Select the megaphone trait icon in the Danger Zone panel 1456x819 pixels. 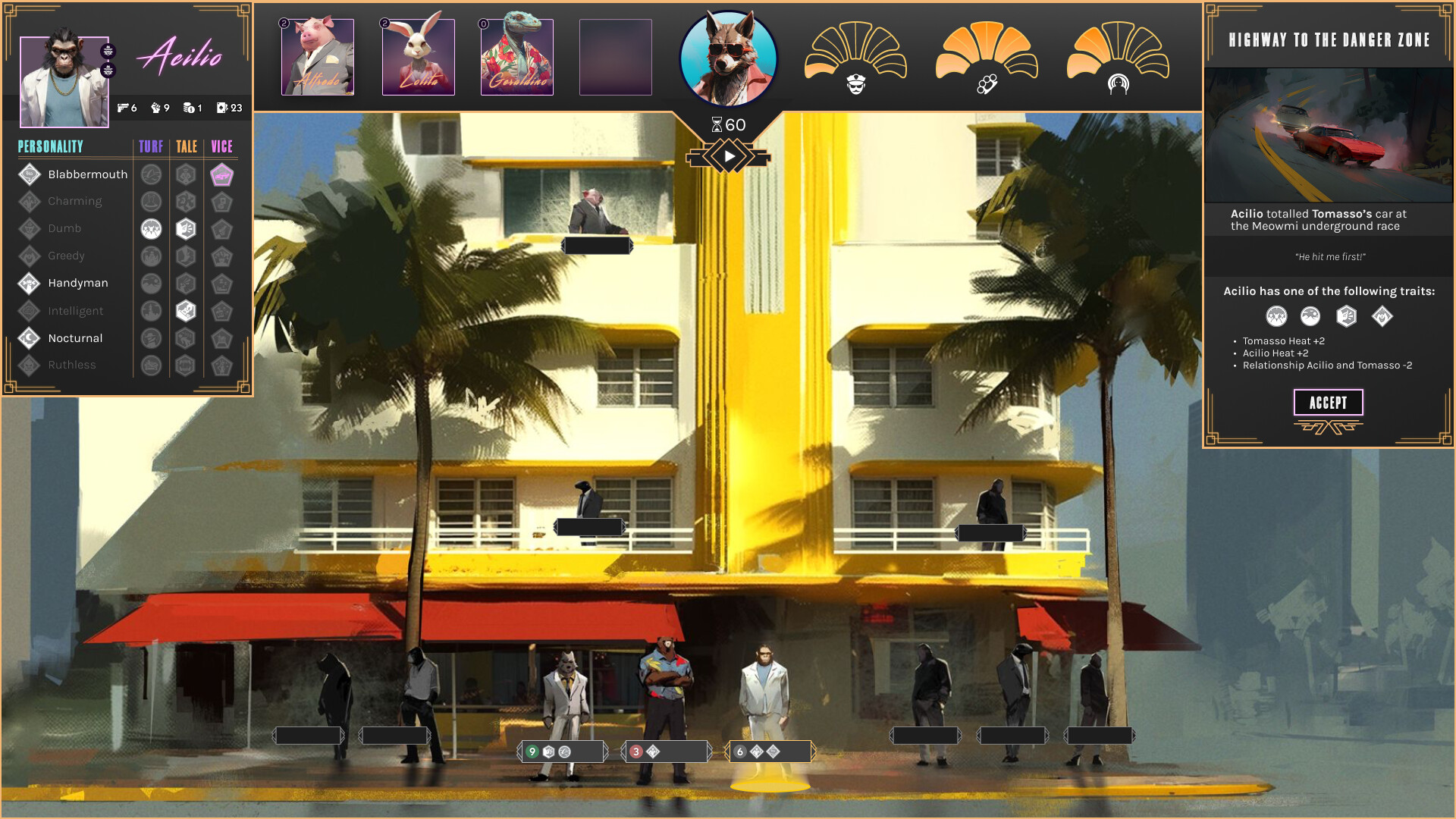tap(1347, 317)
